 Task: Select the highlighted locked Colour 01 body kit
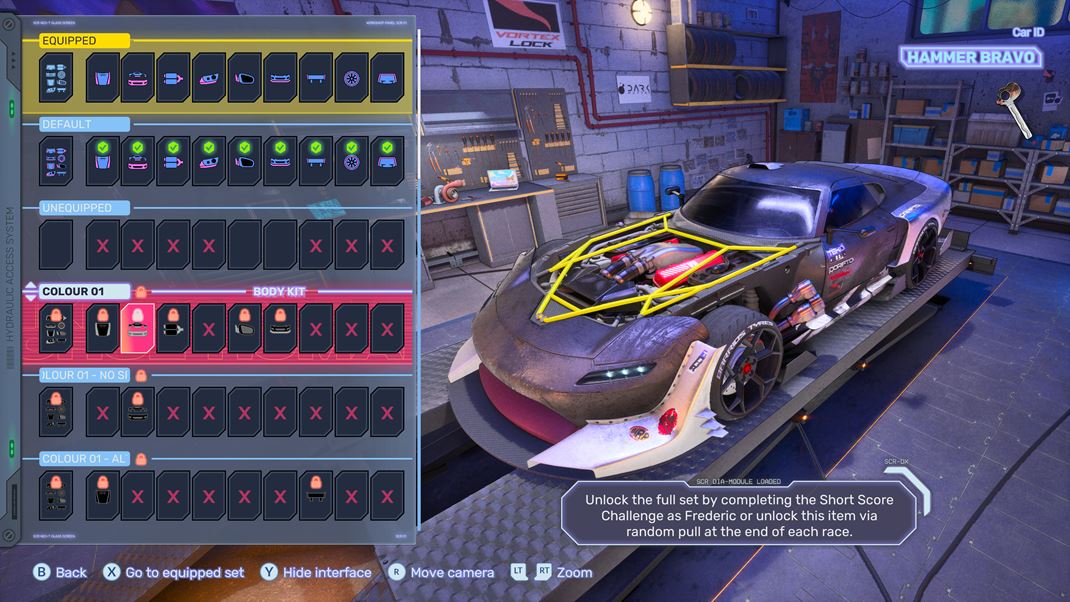137,329
